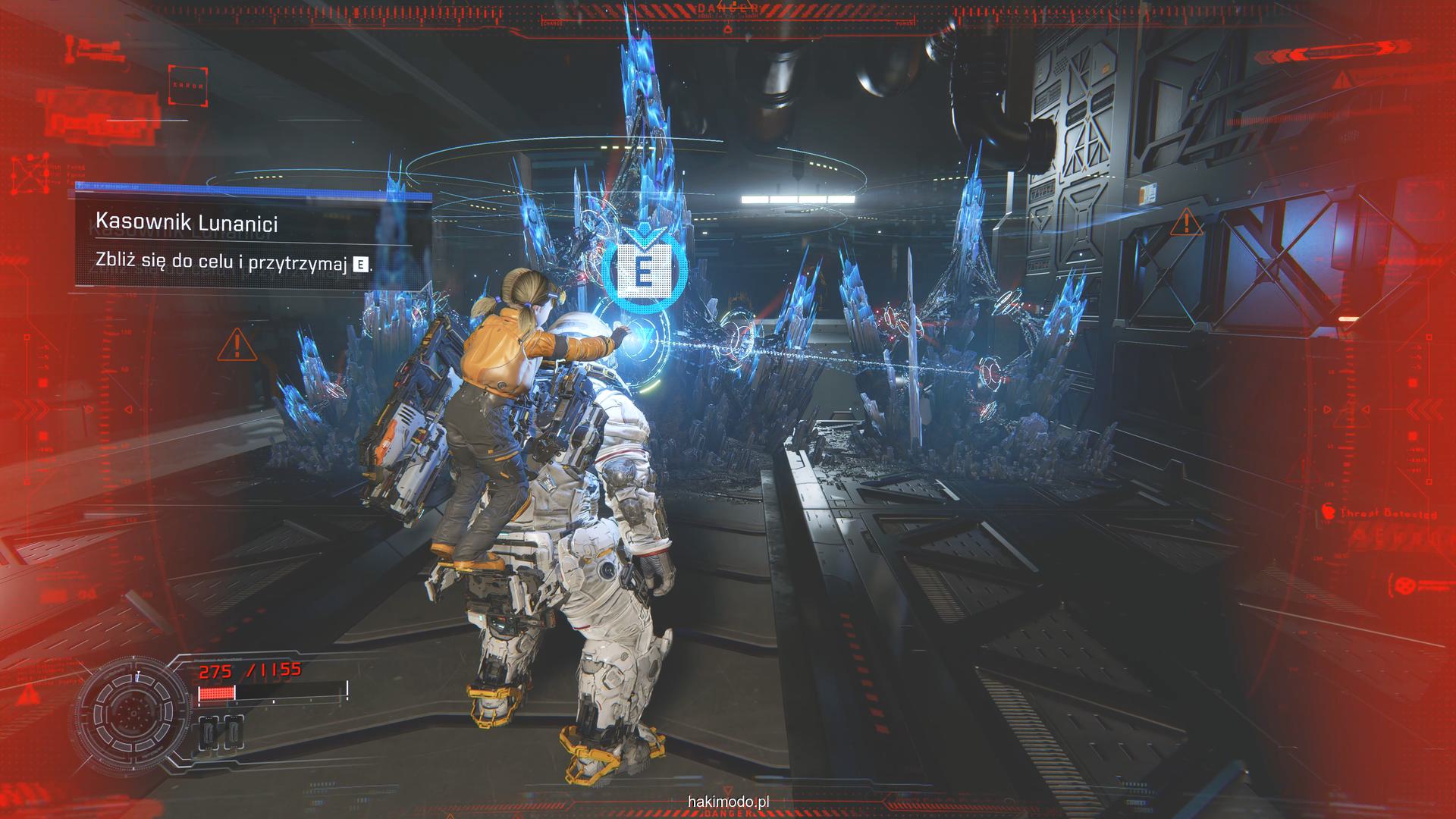This screenshot has width=1456, height=819.
Task: Open the hakimodo.pl watermark link
Action: coord(729,801)
